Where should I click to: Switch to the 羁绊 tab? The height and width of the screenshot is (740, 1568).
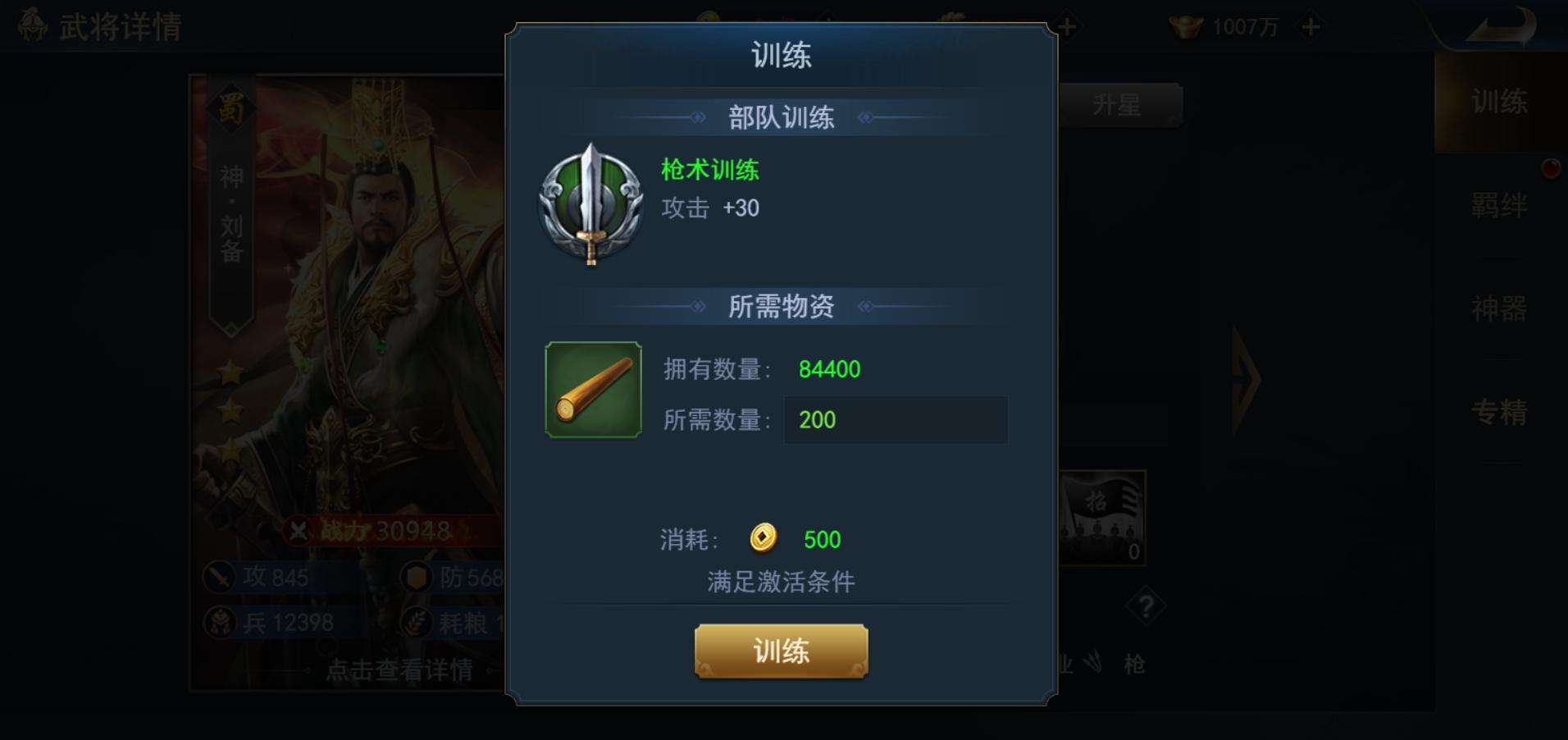click(1500, 204)
